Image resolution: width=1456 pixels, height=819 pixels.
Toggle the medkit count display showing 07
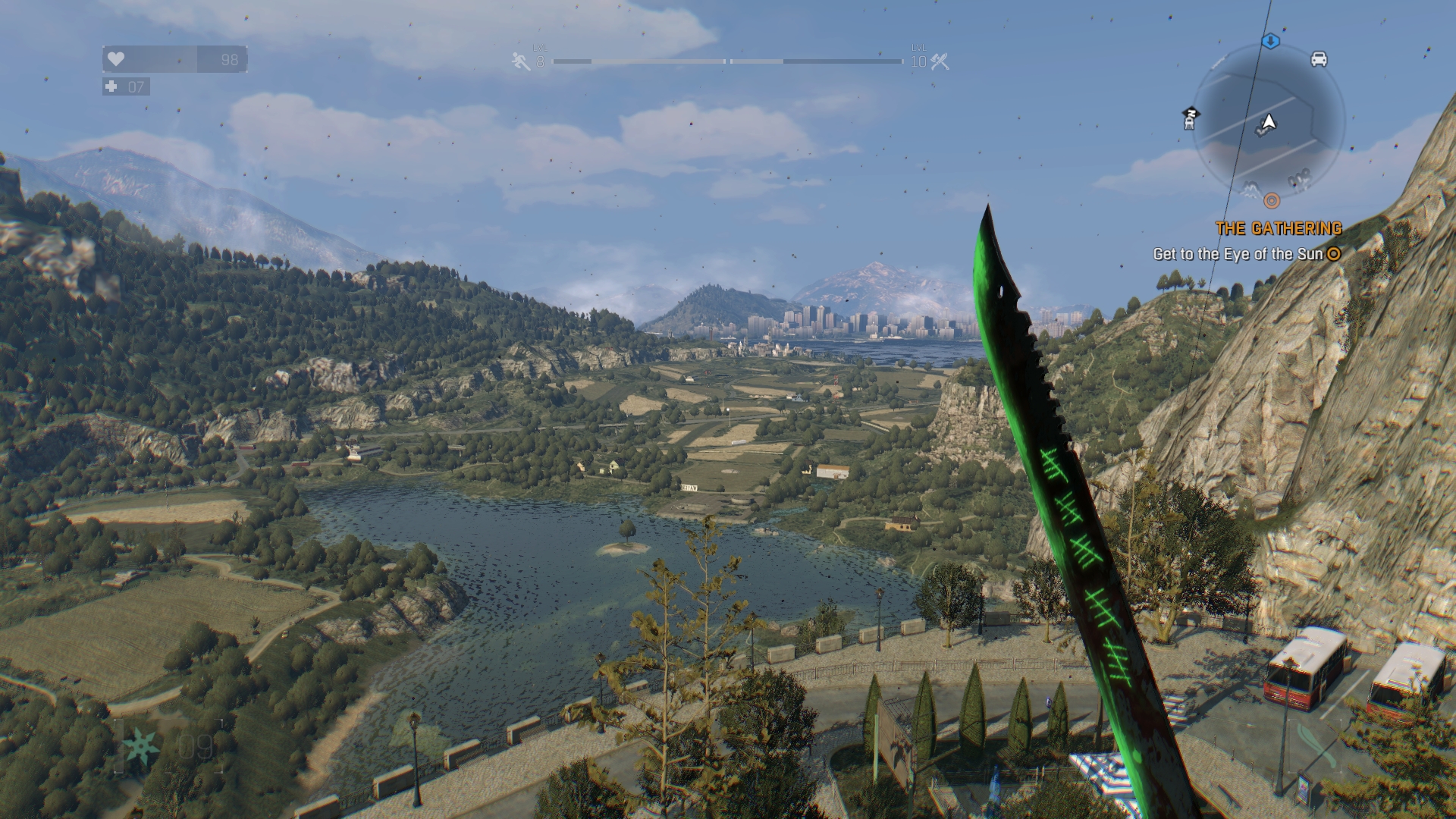click(136, 86)
